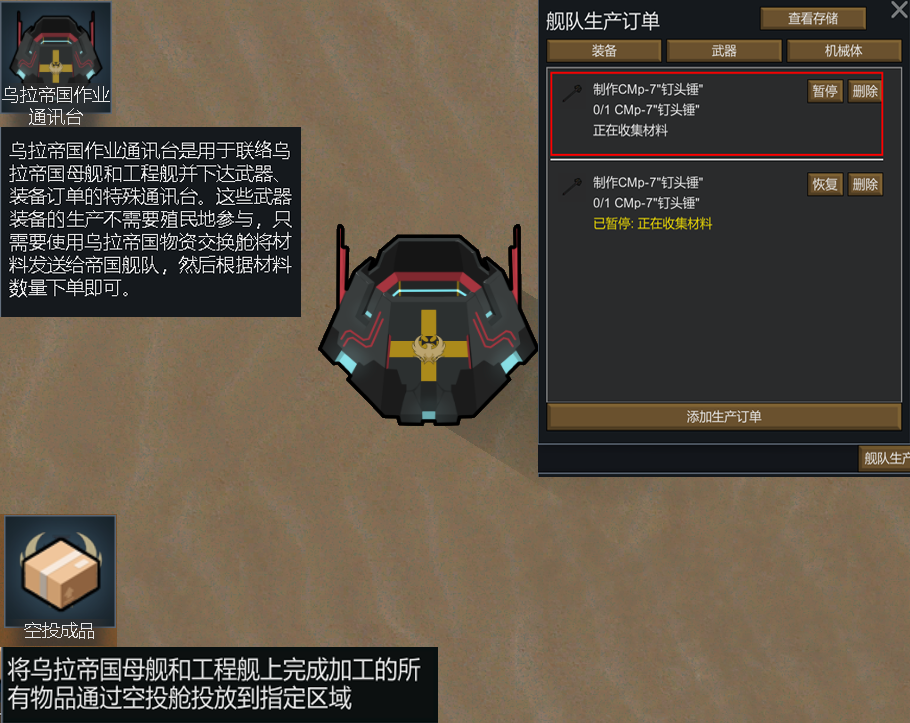Open 查看存储 storage view
The height and width of the screenshot is (723, 910).
coord(812,18)
